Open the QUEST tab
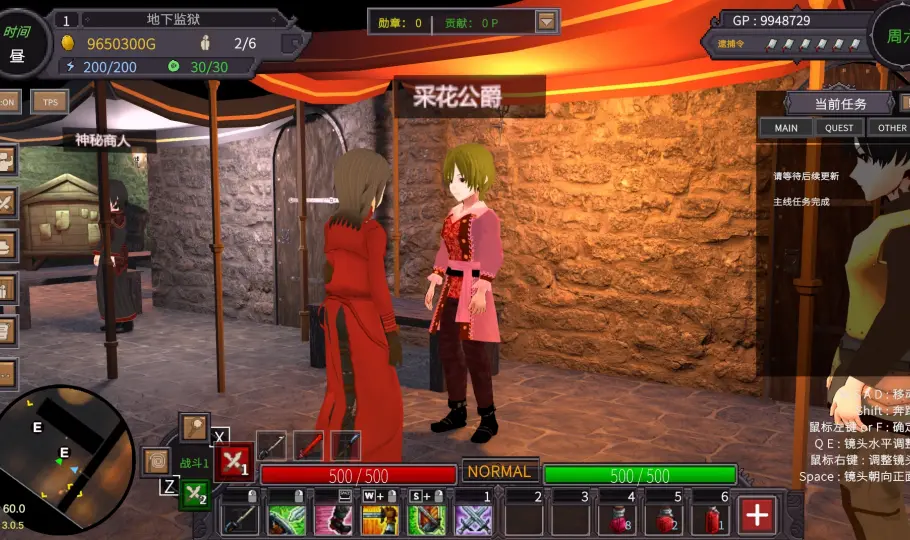 839,127
